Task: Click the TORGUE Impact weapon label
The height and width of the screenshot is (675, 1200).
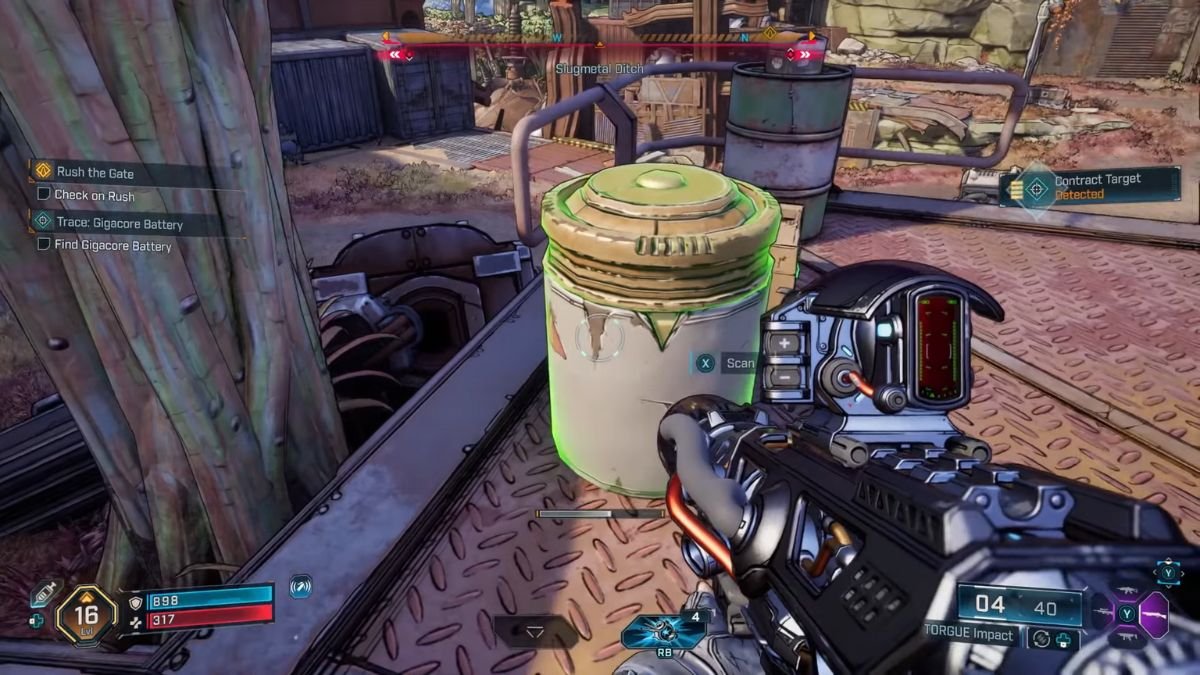Action: coord(968,635)
